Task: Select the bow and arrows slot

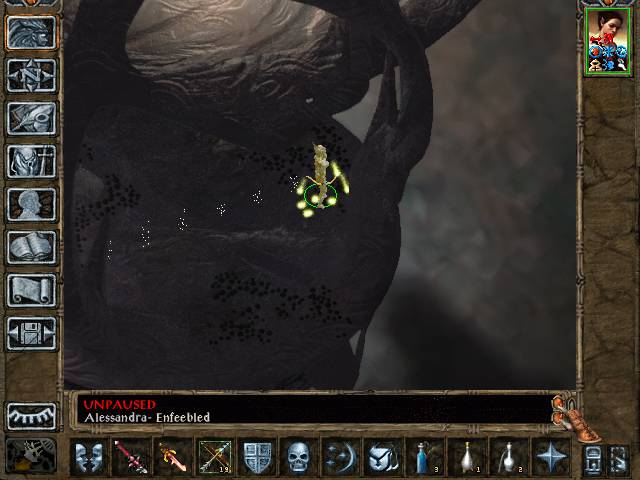Action: pyautogui.click(x=216, y=457)
